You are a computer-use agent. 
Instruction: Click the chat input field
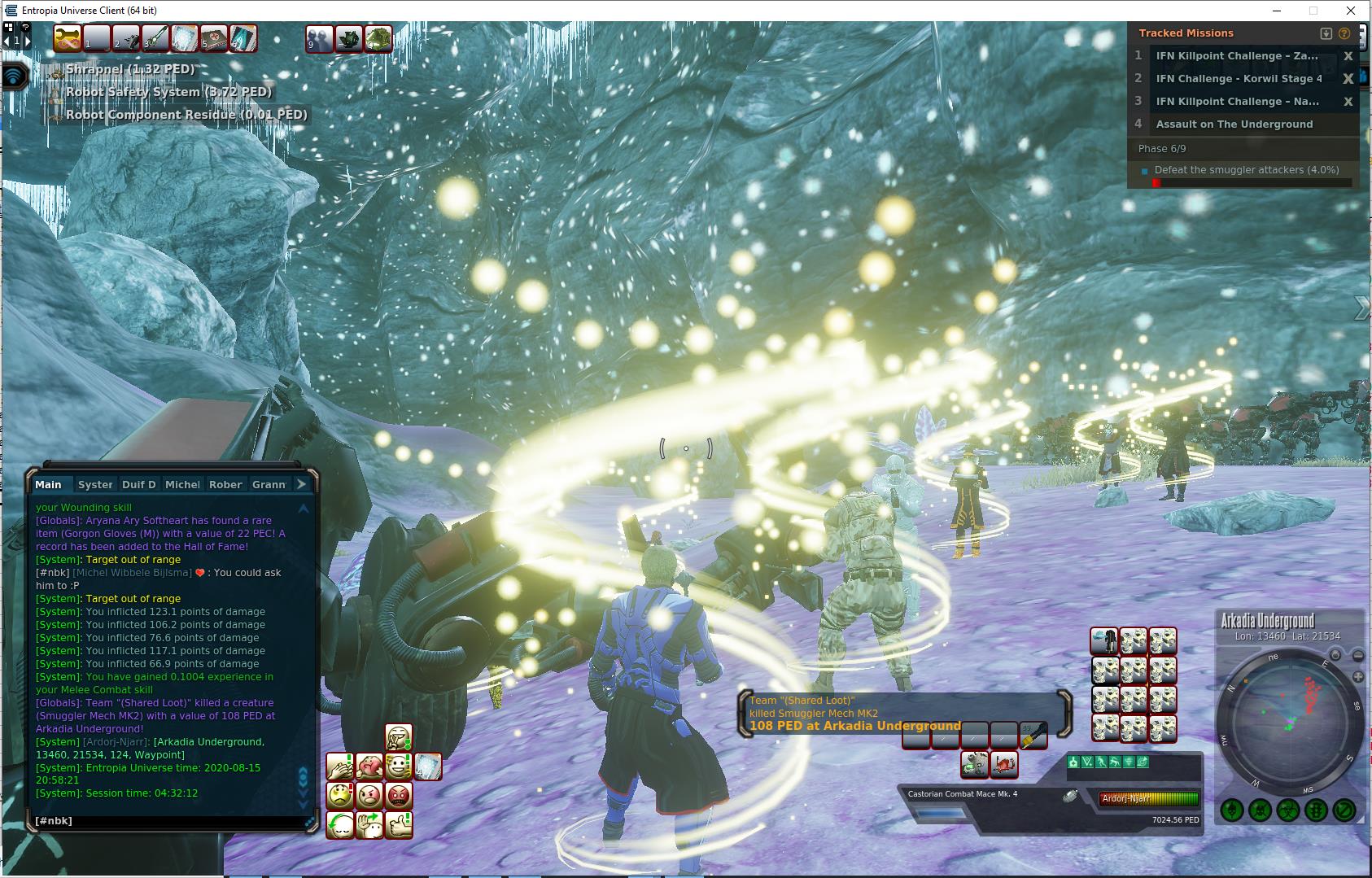167,821
